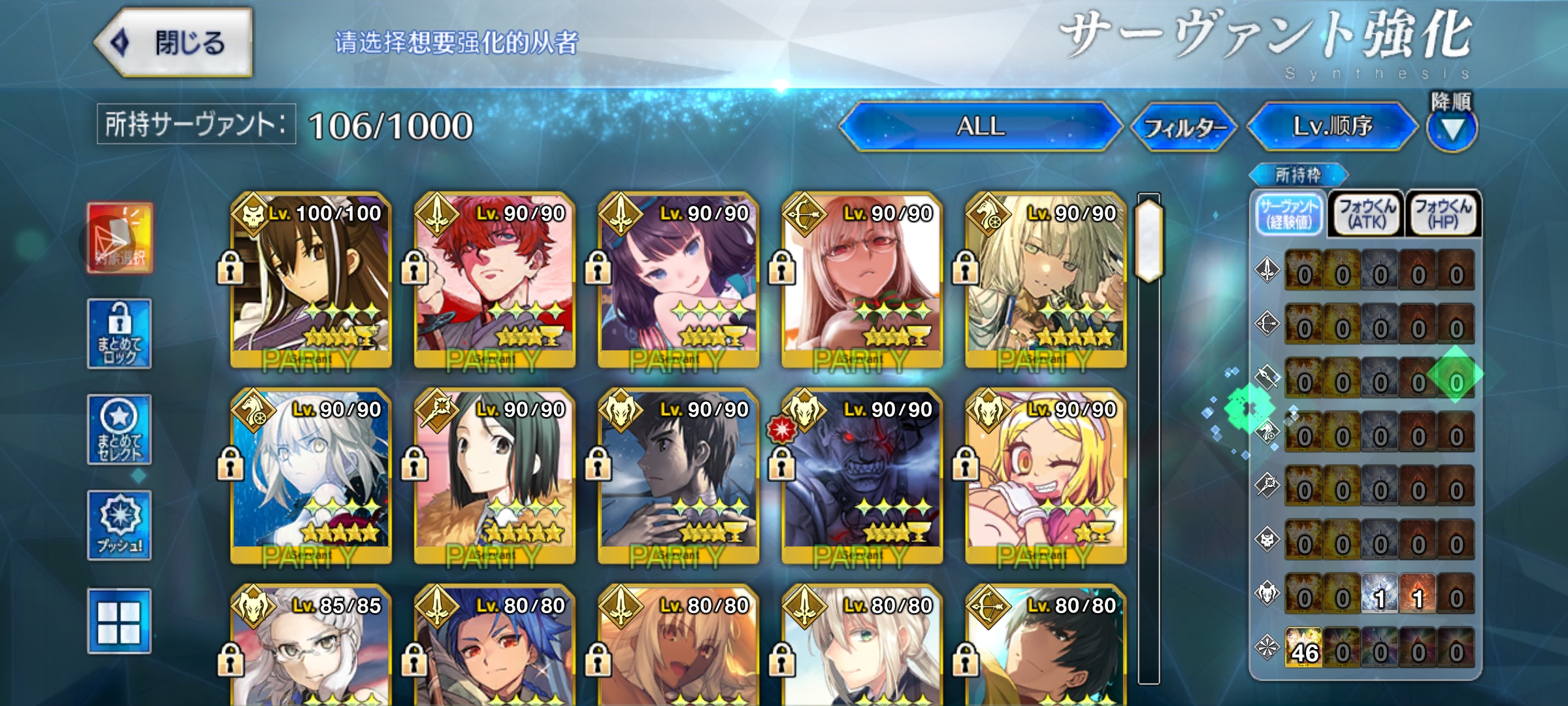Open the ALL class filter selector
Screen dimensions: 1568x706
point(980,126)
